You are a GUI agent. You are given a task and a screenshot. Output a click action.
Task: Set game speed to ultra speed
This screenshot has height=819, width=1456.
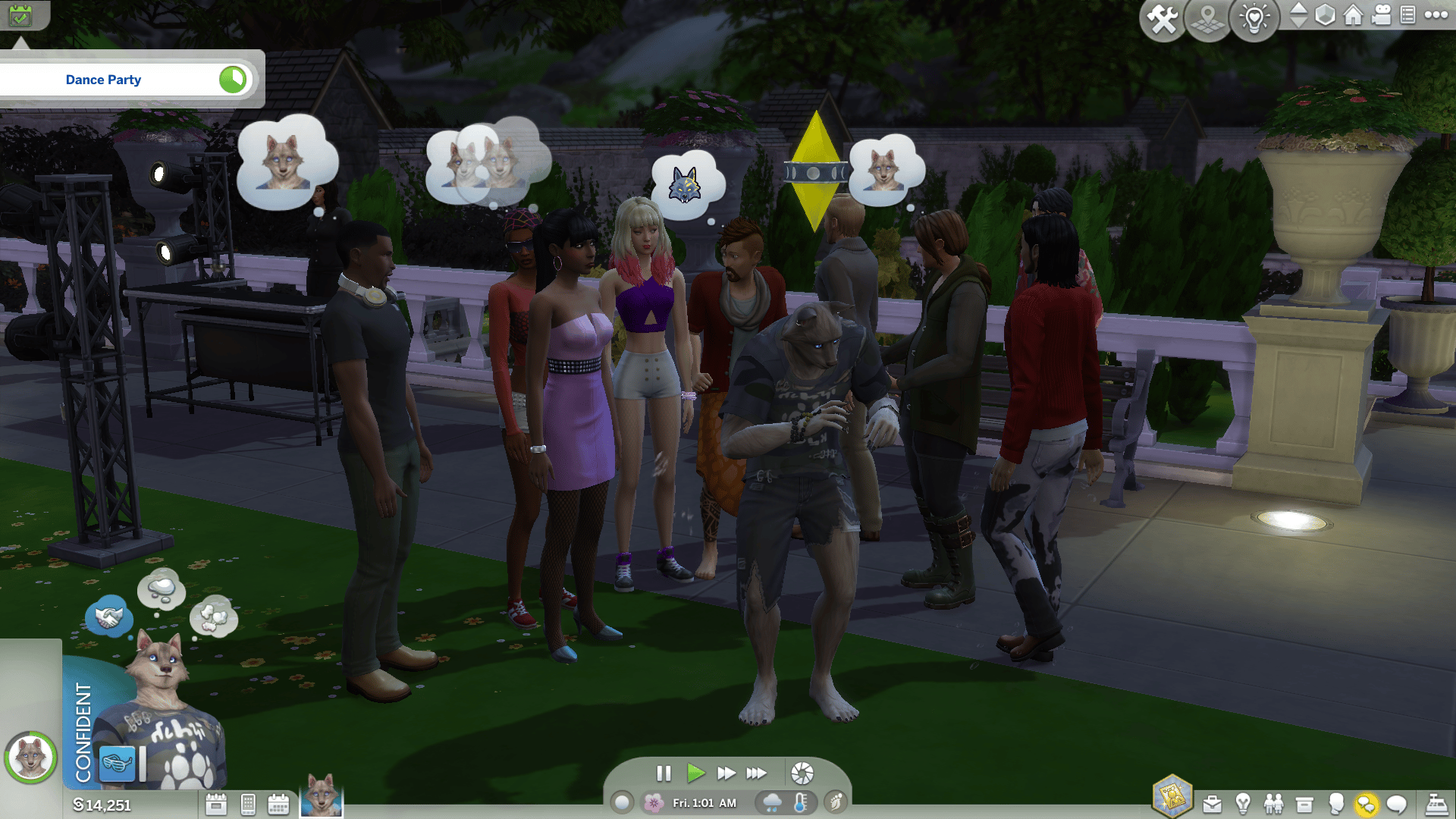pos(756,773)
